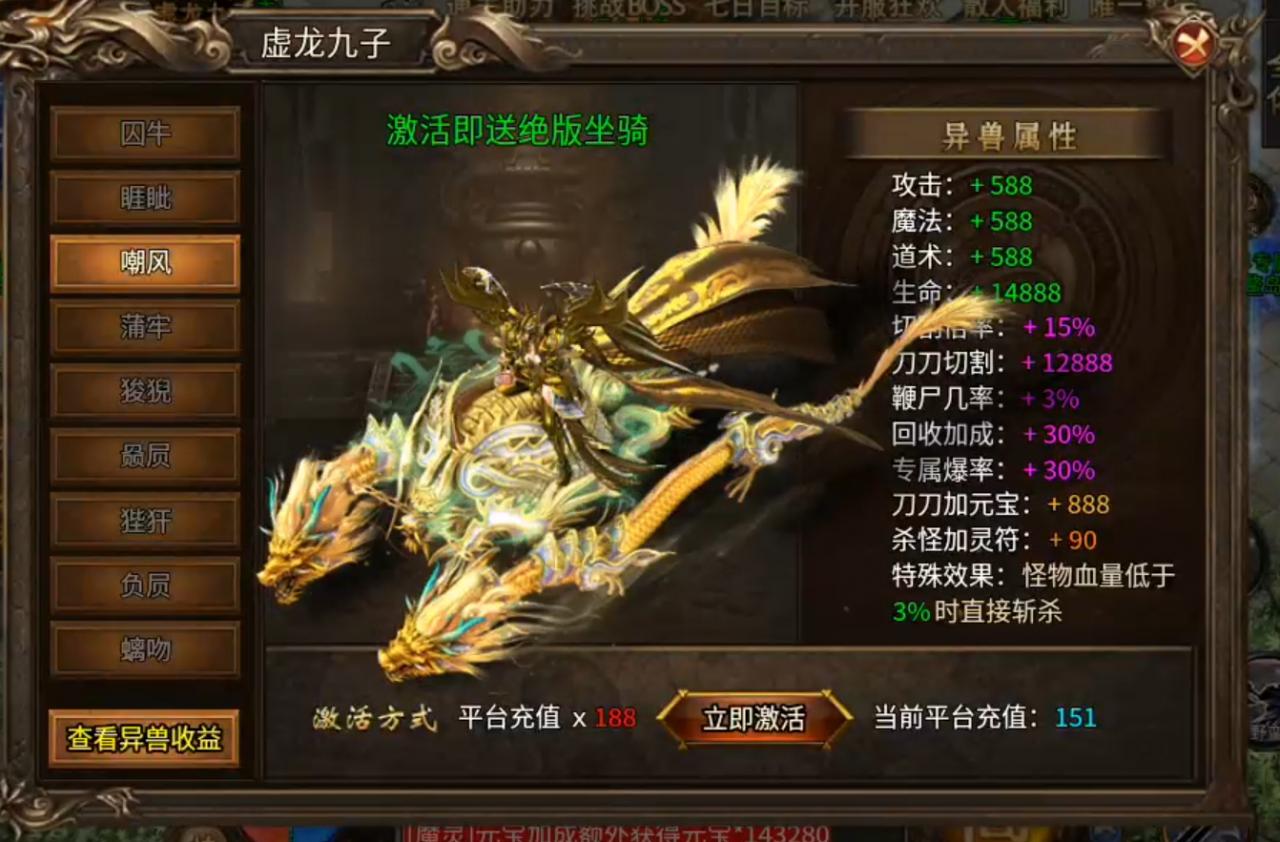The image size is (1280, 842).
Task: Select the 睚眦 beast tab
Action: (145, 199)
